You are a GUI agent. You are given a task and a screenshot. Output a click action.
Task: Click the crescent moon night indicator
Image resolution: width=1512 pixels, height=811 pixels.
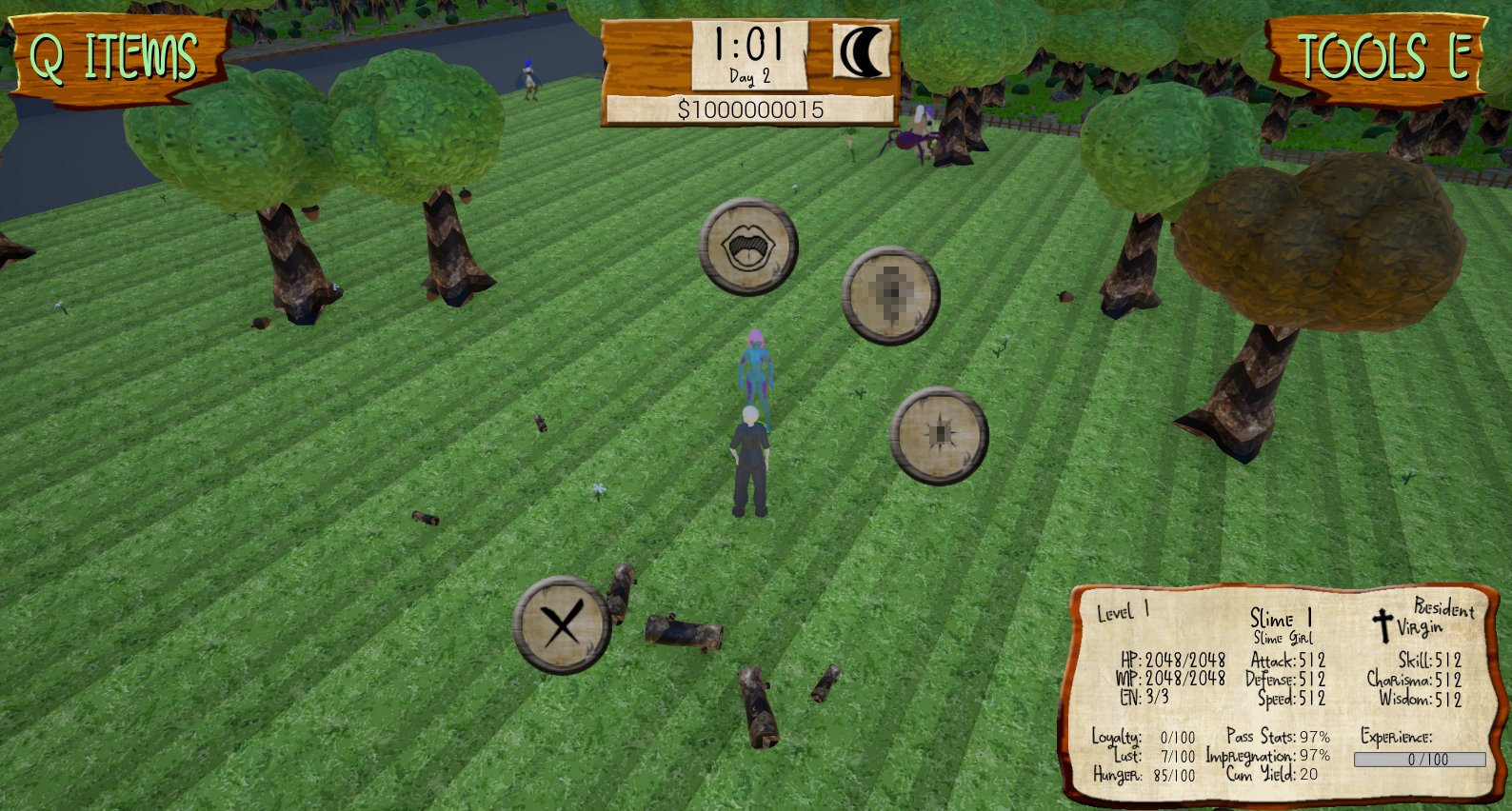coord(862,52)
